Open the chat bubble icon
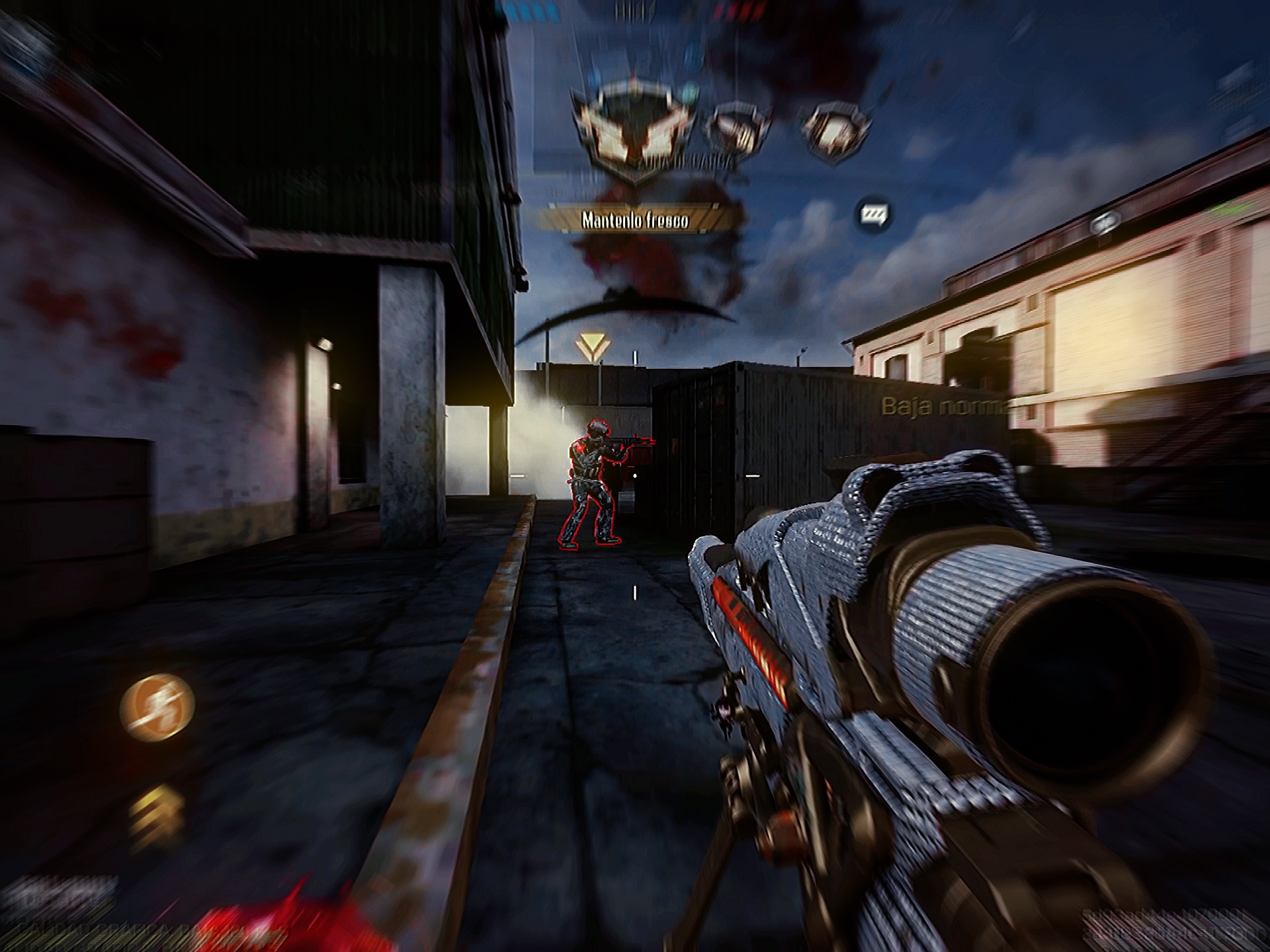The width and height of the screenshot is (1270, 952). point(873,214)
